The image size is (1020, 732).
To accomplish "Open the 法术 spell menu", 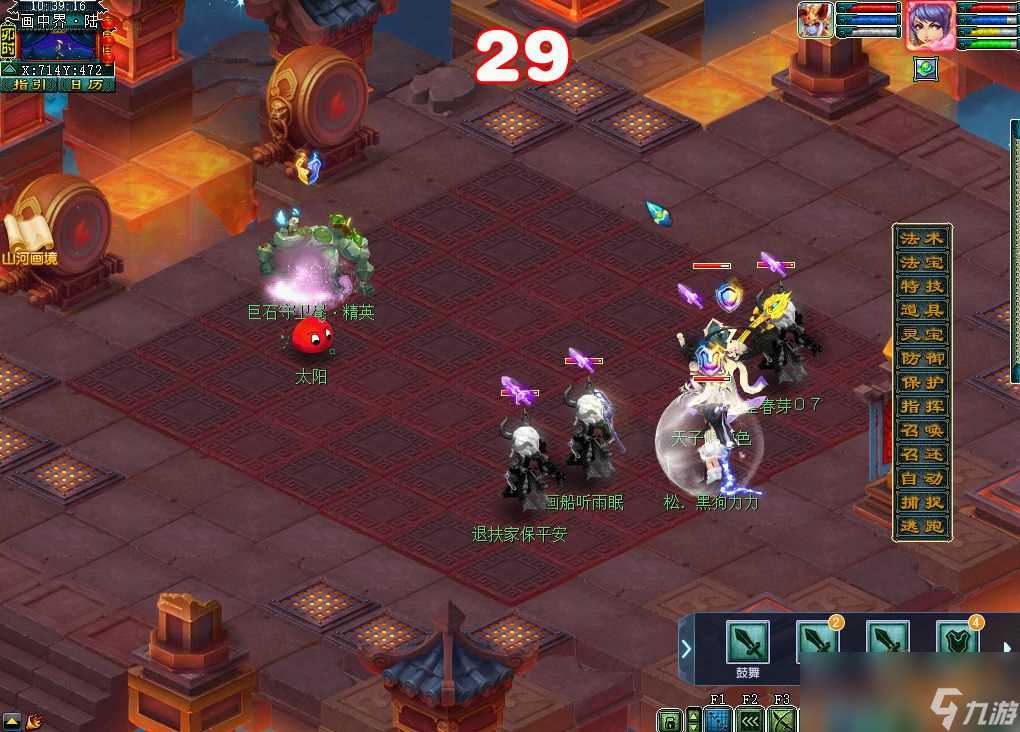I will pyautogui.click(x=921, y=239).
